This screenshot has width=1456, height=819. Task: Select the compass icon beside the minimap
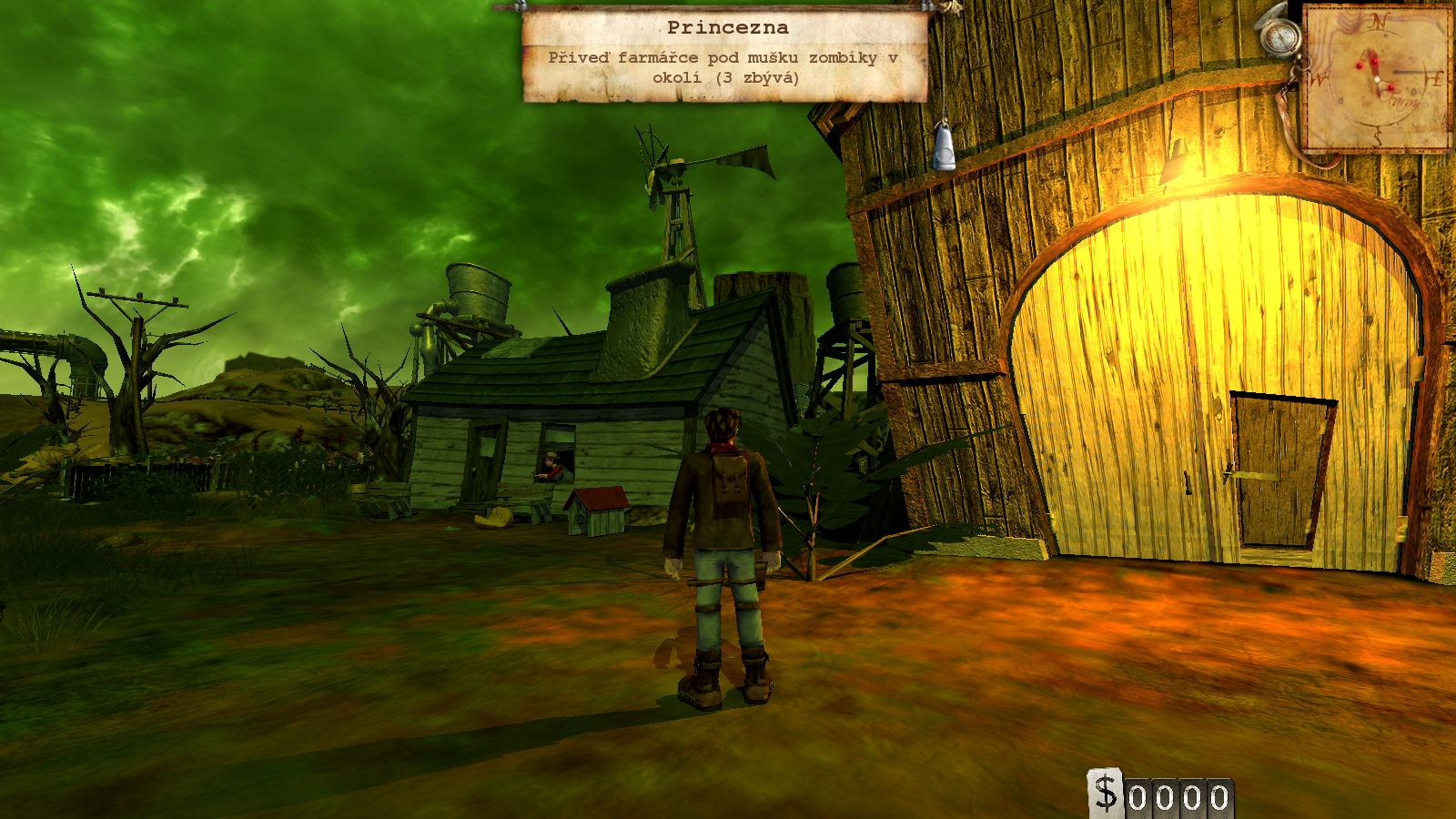click(1281, 36)
